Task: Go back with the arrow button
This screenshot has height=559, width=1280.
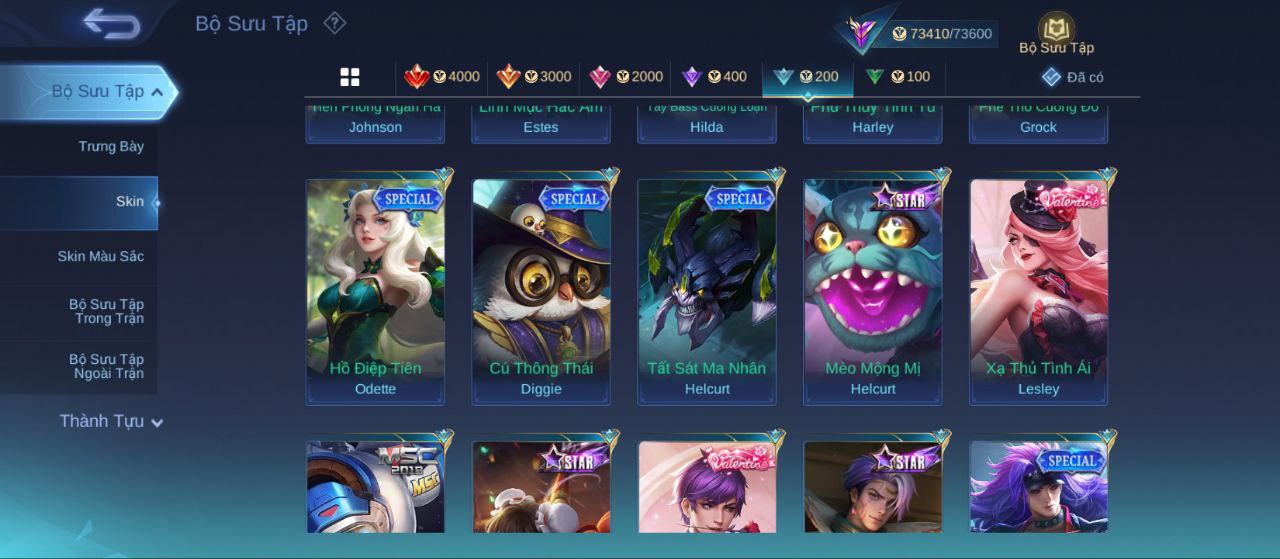Action: pos(111,23)
